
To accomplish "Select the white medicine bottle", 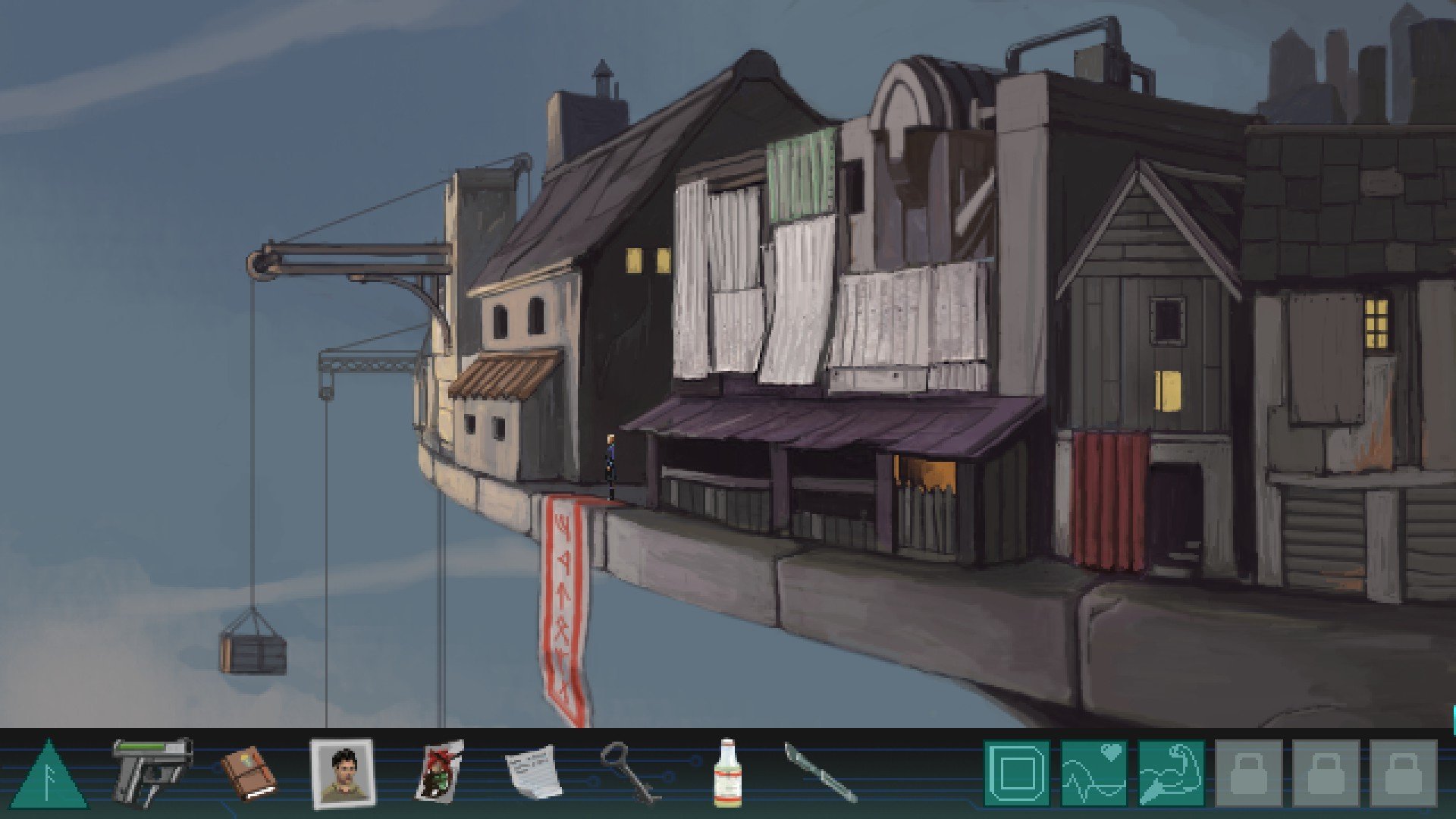I will click(727, 773).
